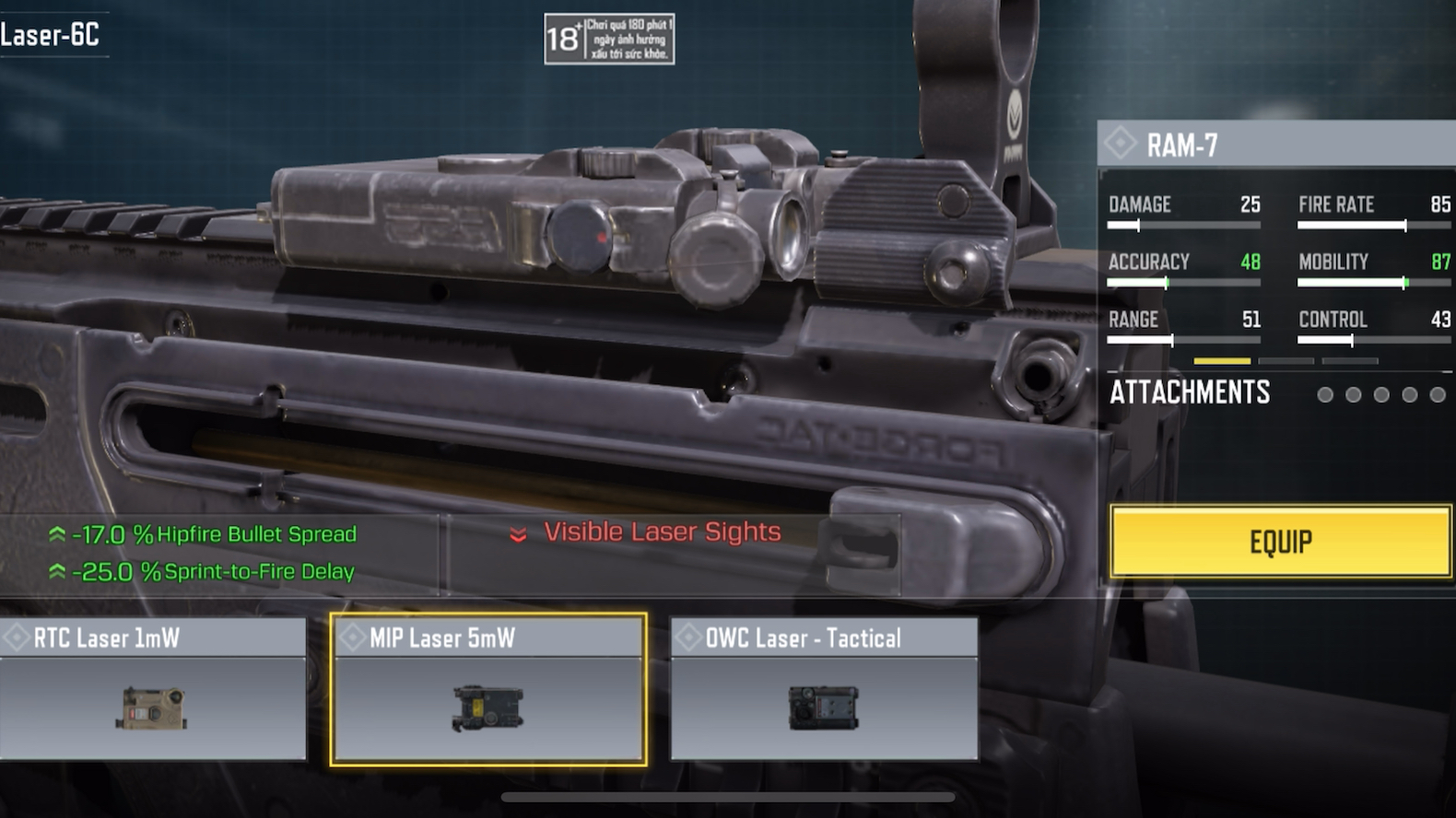Click the diamond icon on MIP Laser 5mW card
This screenshot has height=818, width=1456.
pyautogui.click(x=353, y=637)
